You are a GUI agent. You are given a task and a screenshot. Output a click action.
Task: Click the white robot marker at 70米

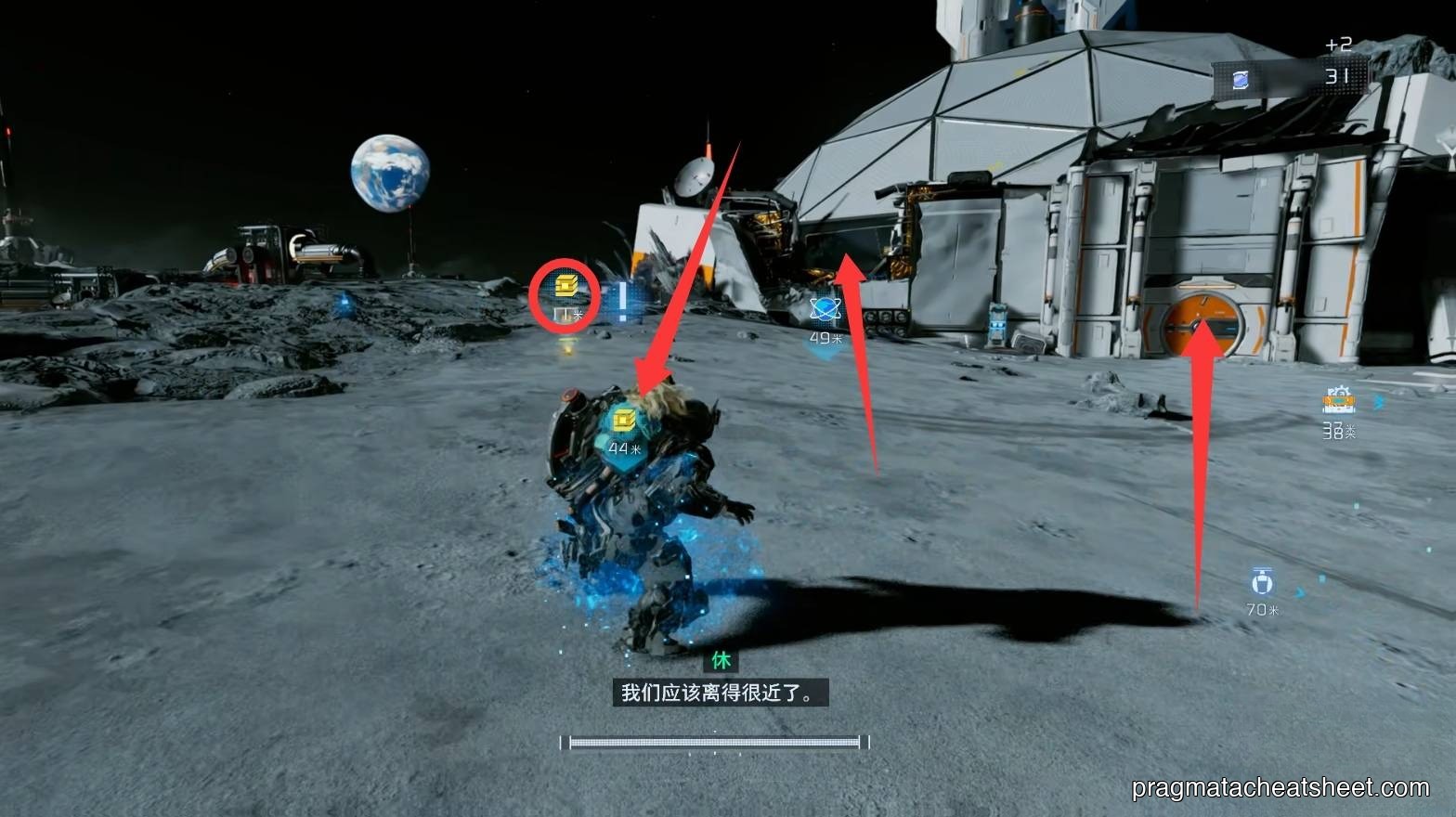point(1262,582)
